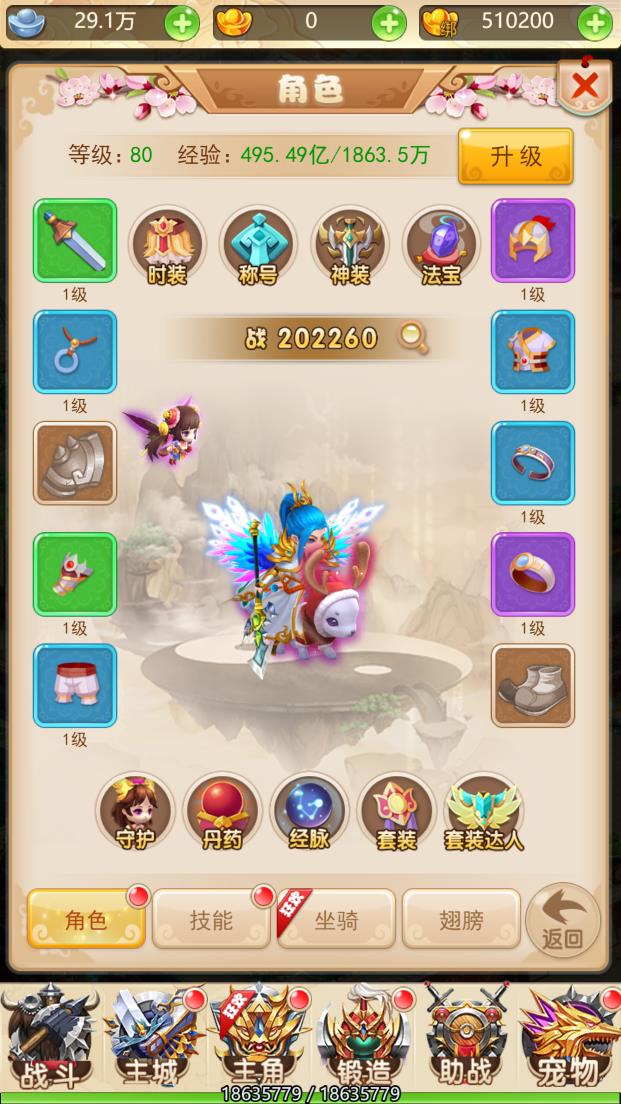
Task: Select the helmet equipment slot
Action: click(532, 241)
